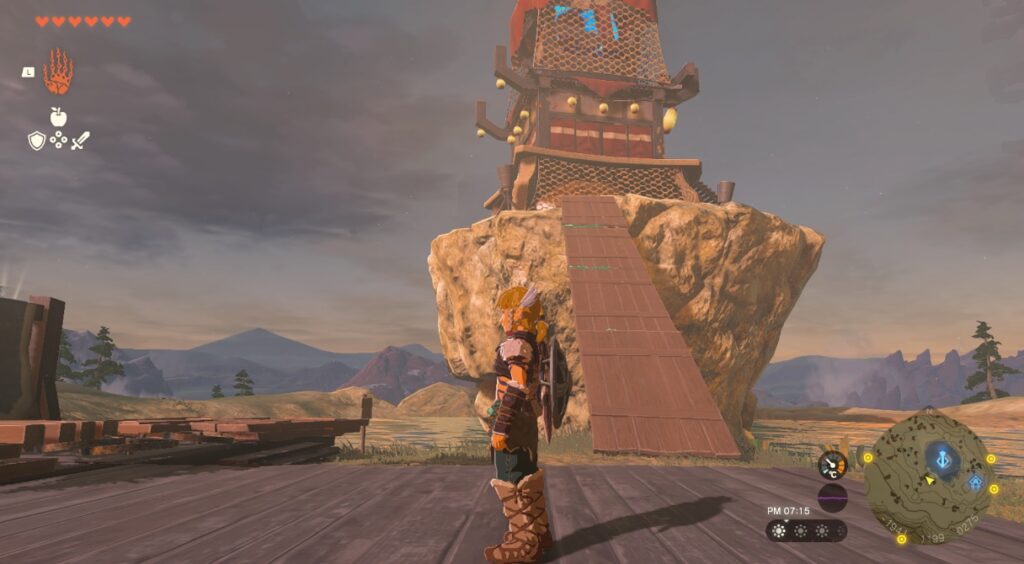This screenshot has width=1024, height=564.
Task: Open the circular minimap
Action: point(929,474)
